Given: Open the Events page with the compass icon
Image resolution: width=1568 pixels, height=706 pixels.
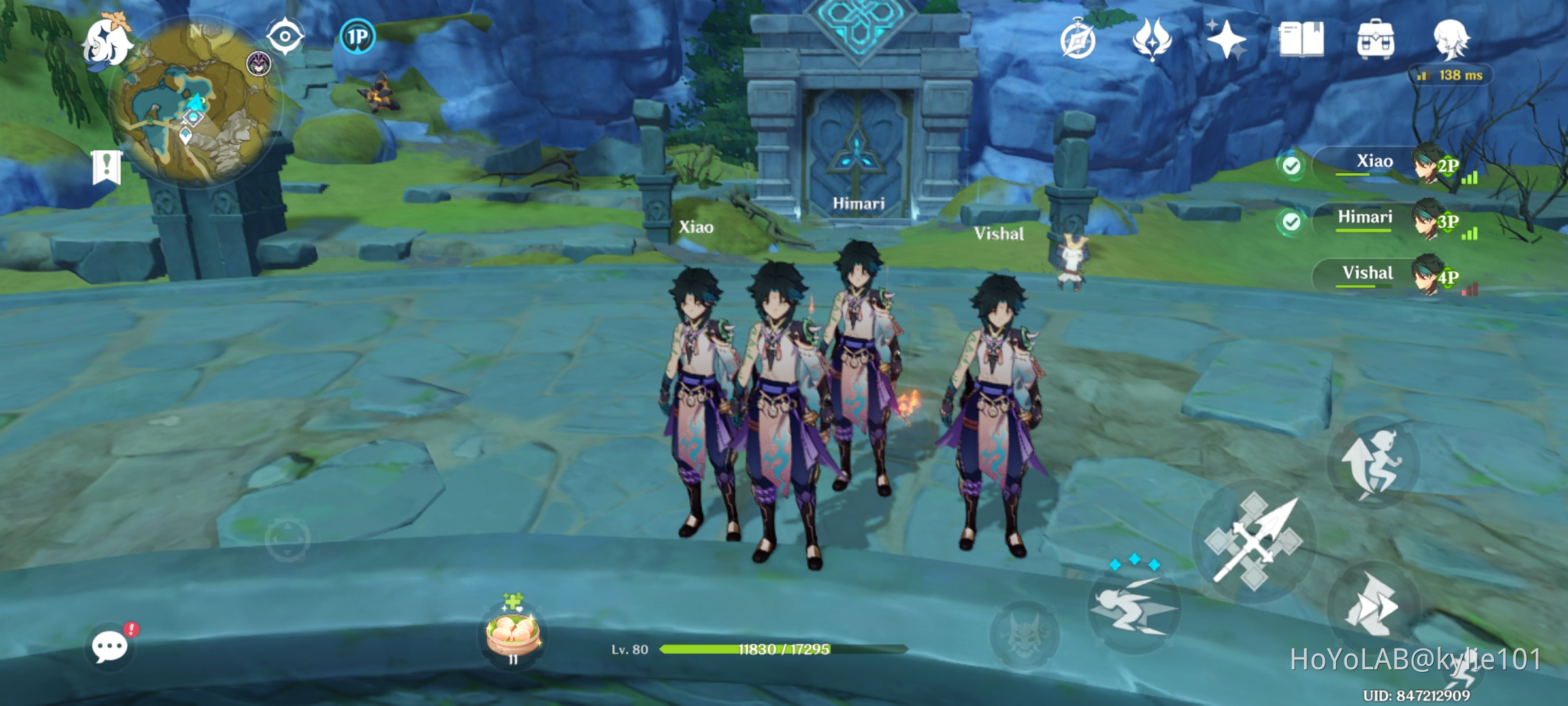Looking at the screenshot, I should pos(1078,39).
